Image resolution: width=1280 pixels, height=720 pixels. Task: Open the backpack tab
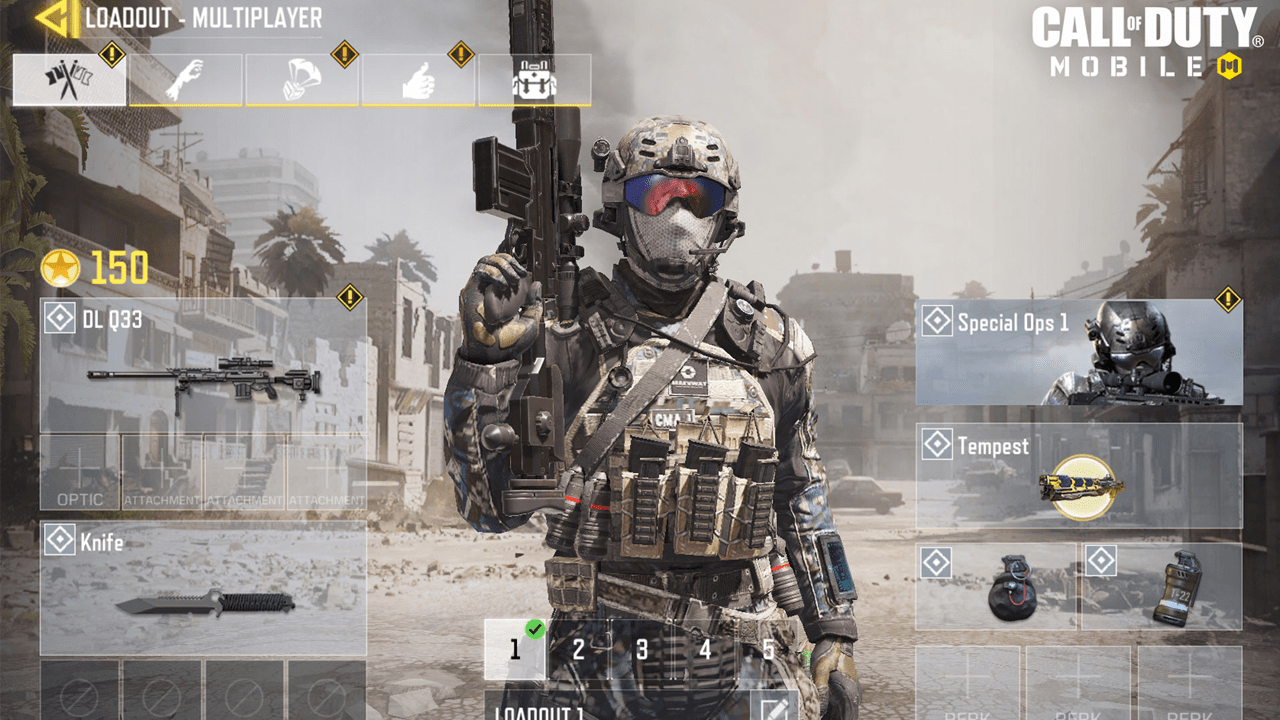[x=535, y=80]
